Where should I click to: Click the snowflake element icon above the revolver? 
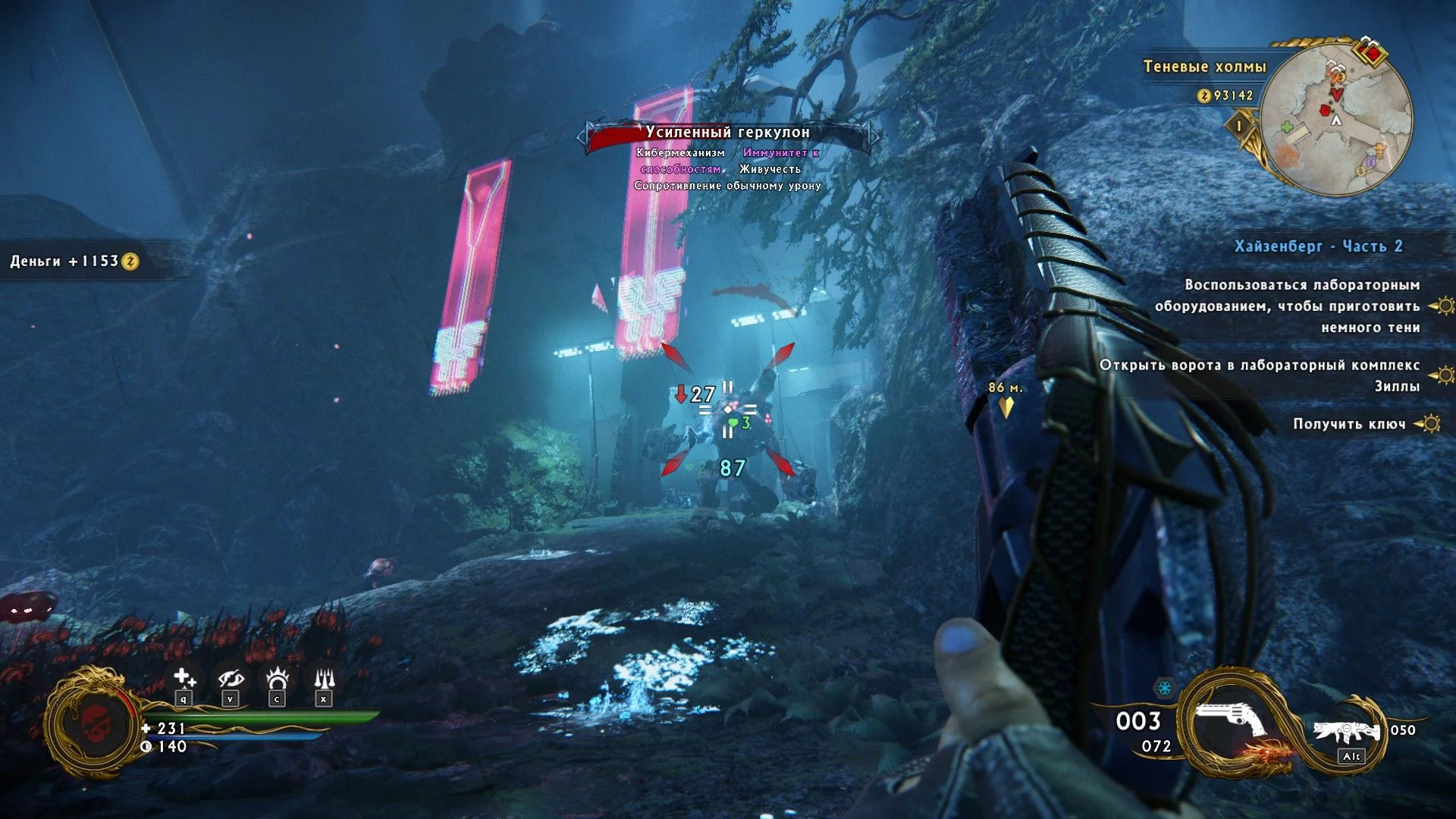(x=1163, y=689)
